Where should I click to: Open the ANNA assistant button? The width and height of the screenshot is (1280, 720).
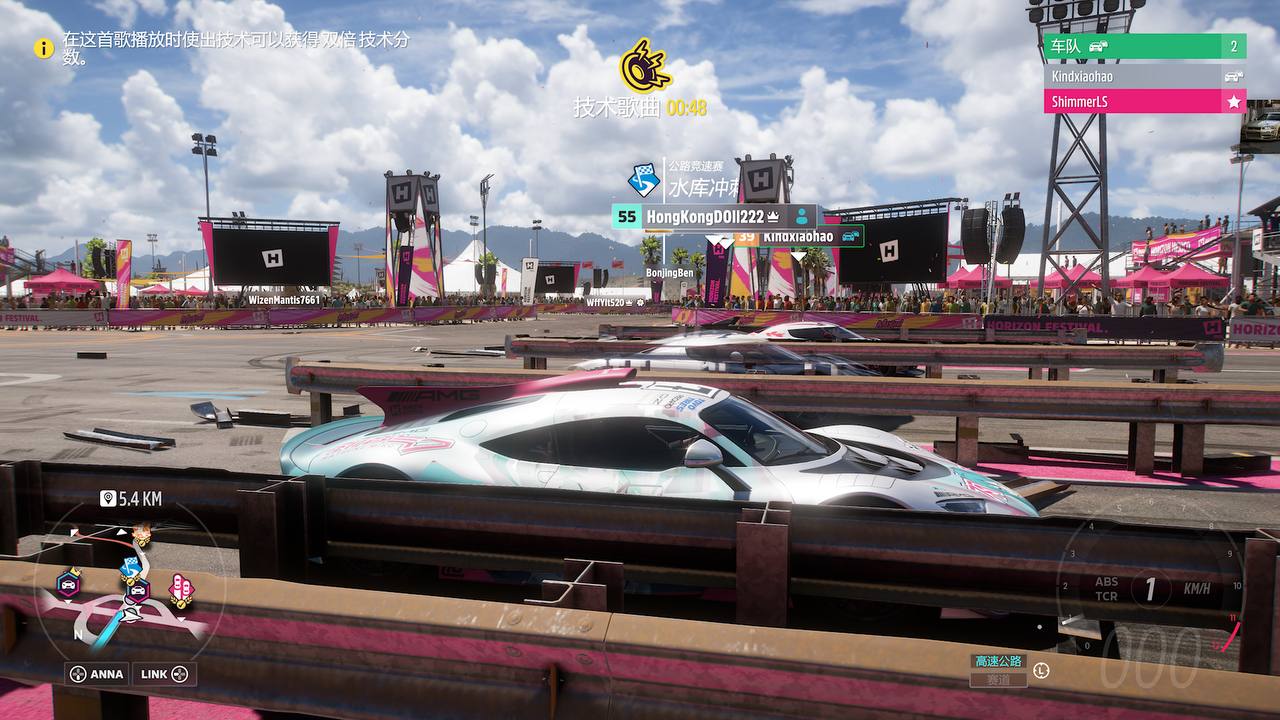[97, 674]
